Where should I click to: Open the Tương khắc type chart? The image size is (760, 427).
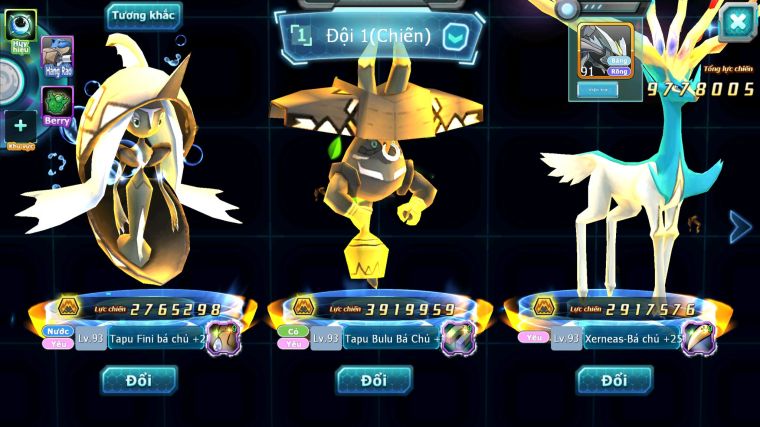point(144,16)
